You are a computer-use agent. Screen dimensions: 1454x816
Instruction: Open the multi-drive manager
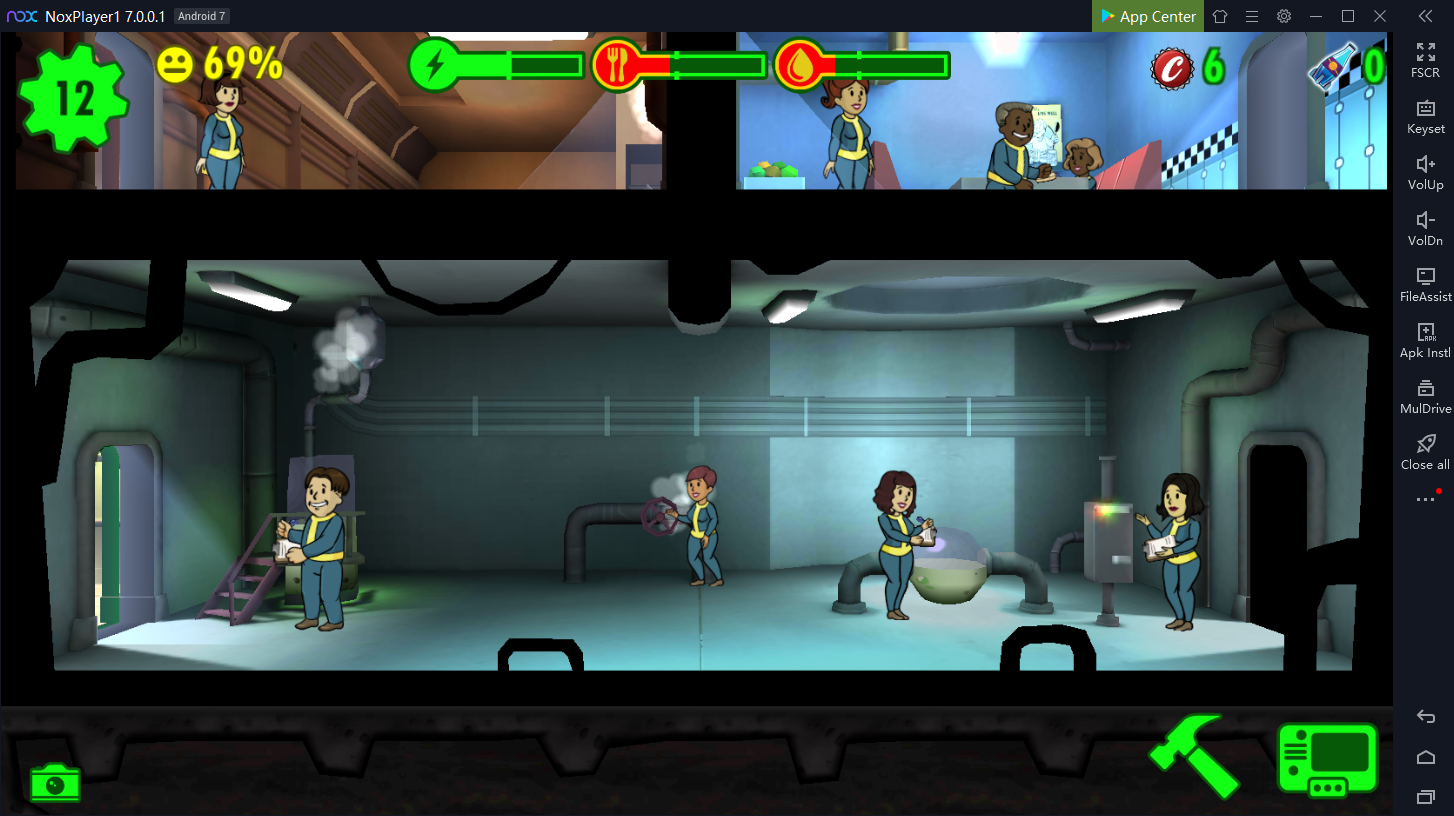pyautogui.click(x=1425, y=395)
